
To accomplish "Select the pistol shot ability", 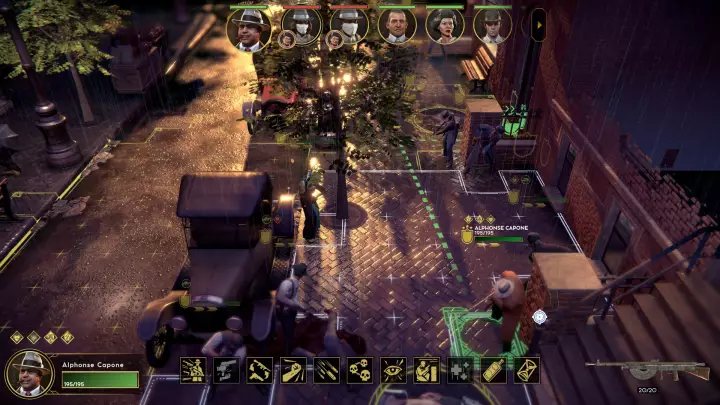I will tap(226, 370).
